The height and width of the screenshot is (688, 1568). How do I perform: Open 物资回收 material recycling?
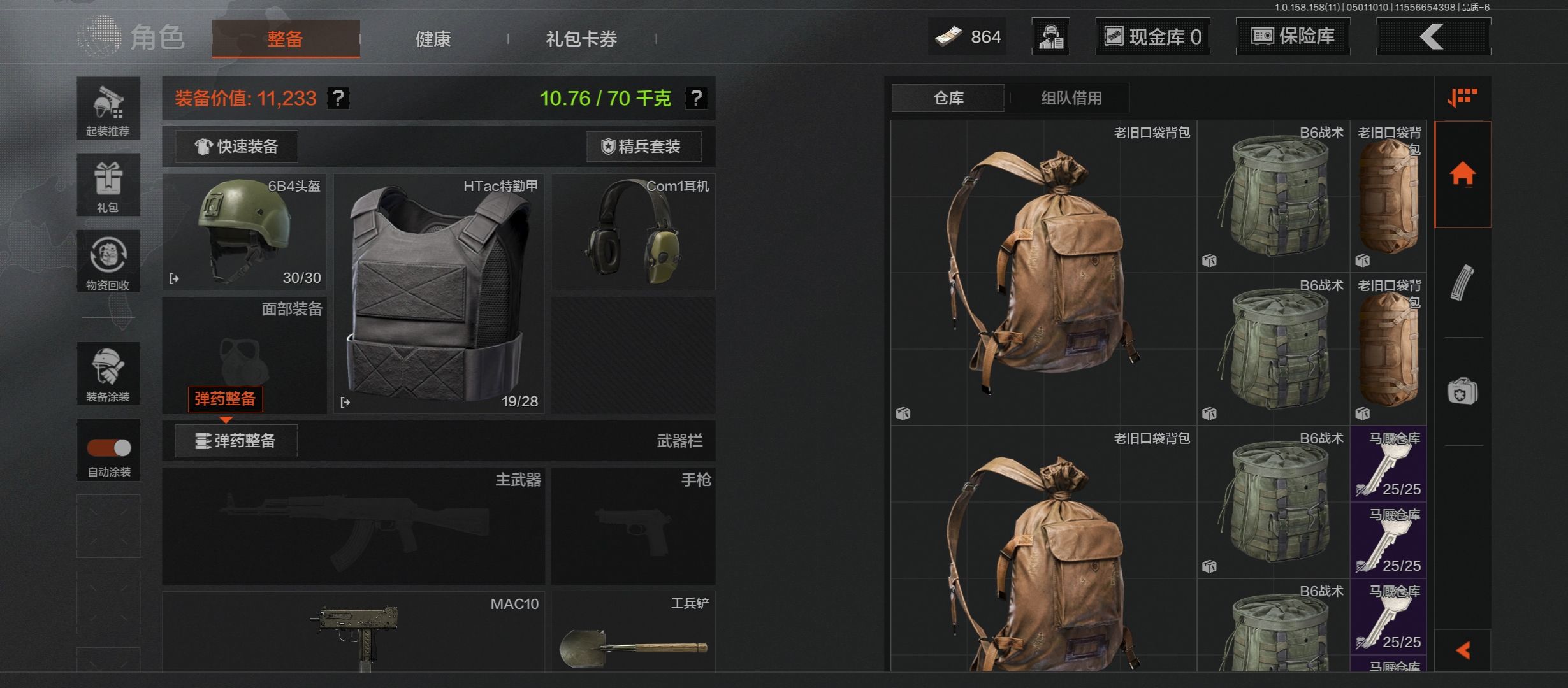108,261
